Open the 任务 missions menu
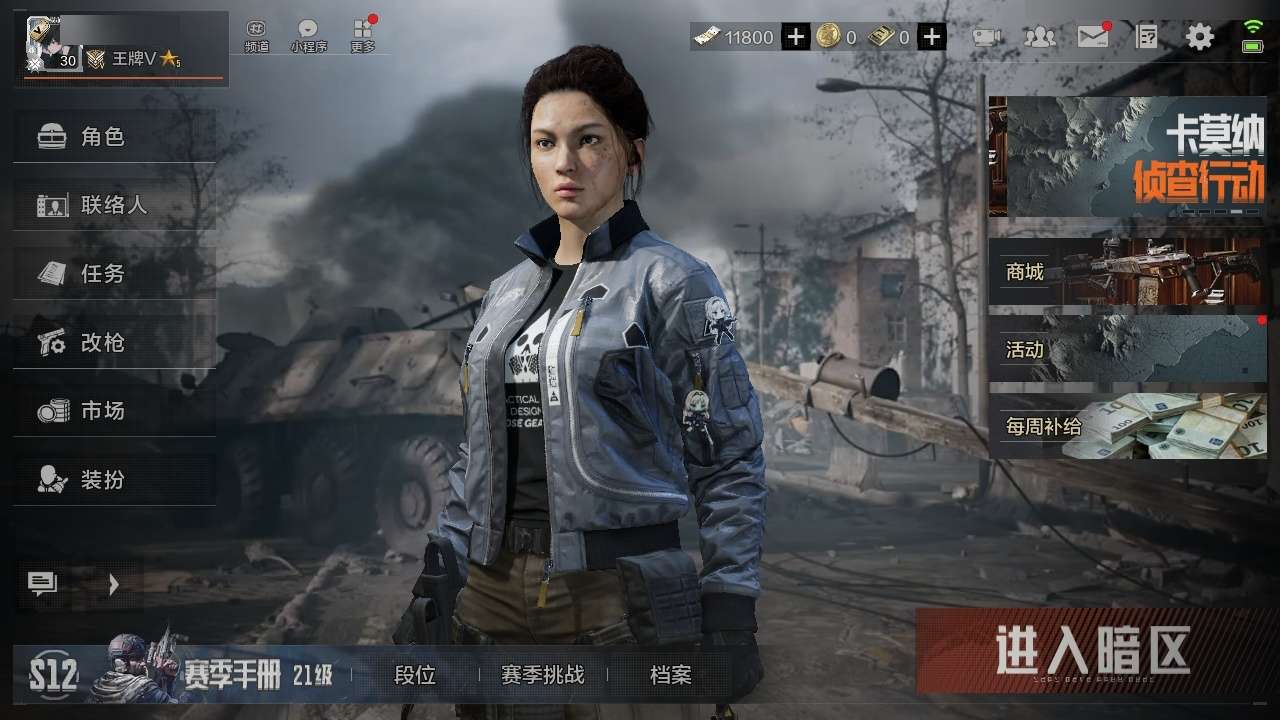 click(x=114, y=273)
